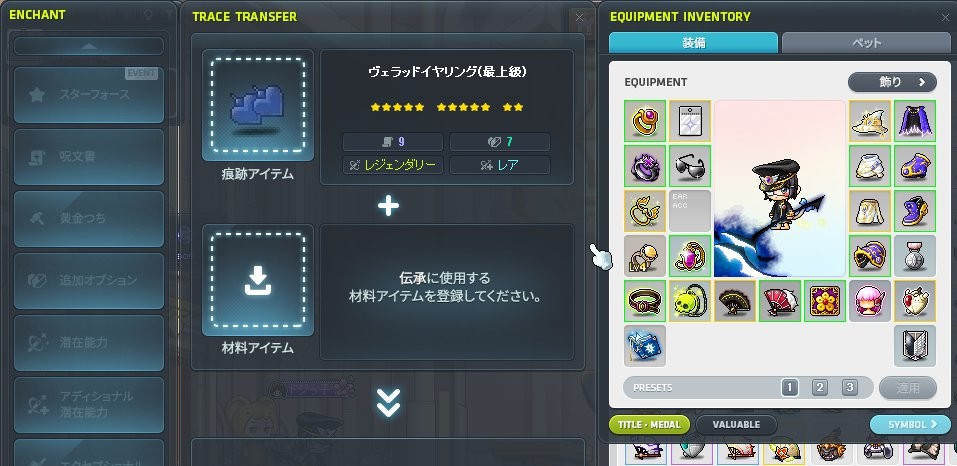Click the 材料アイテム registration slot
The width and height of the screenshot is (957, 466).
point(257,280)
